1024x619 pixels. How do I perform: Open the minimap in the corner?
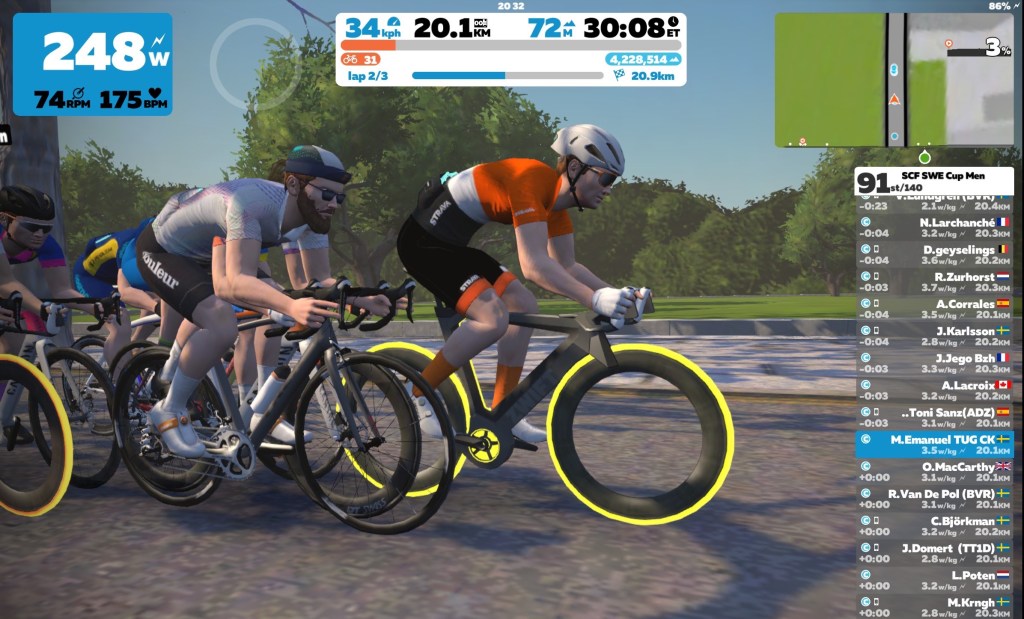[x=896, y=80]
